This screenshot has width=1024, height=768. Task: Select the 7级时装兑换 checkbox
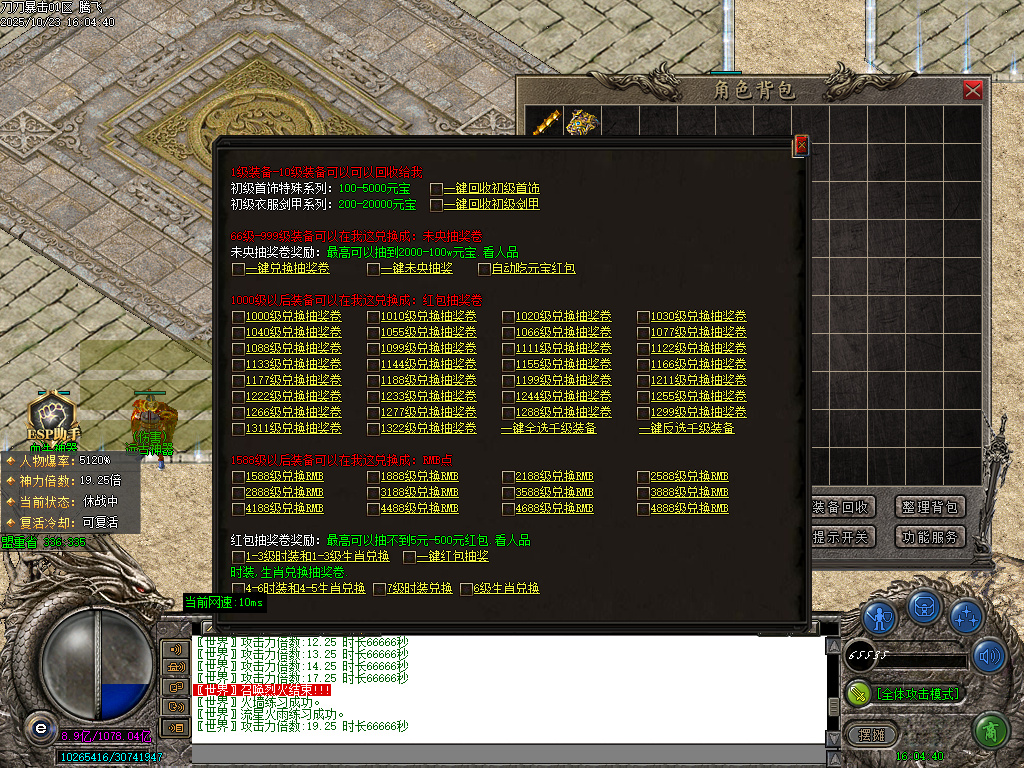[x=379, y=588]
